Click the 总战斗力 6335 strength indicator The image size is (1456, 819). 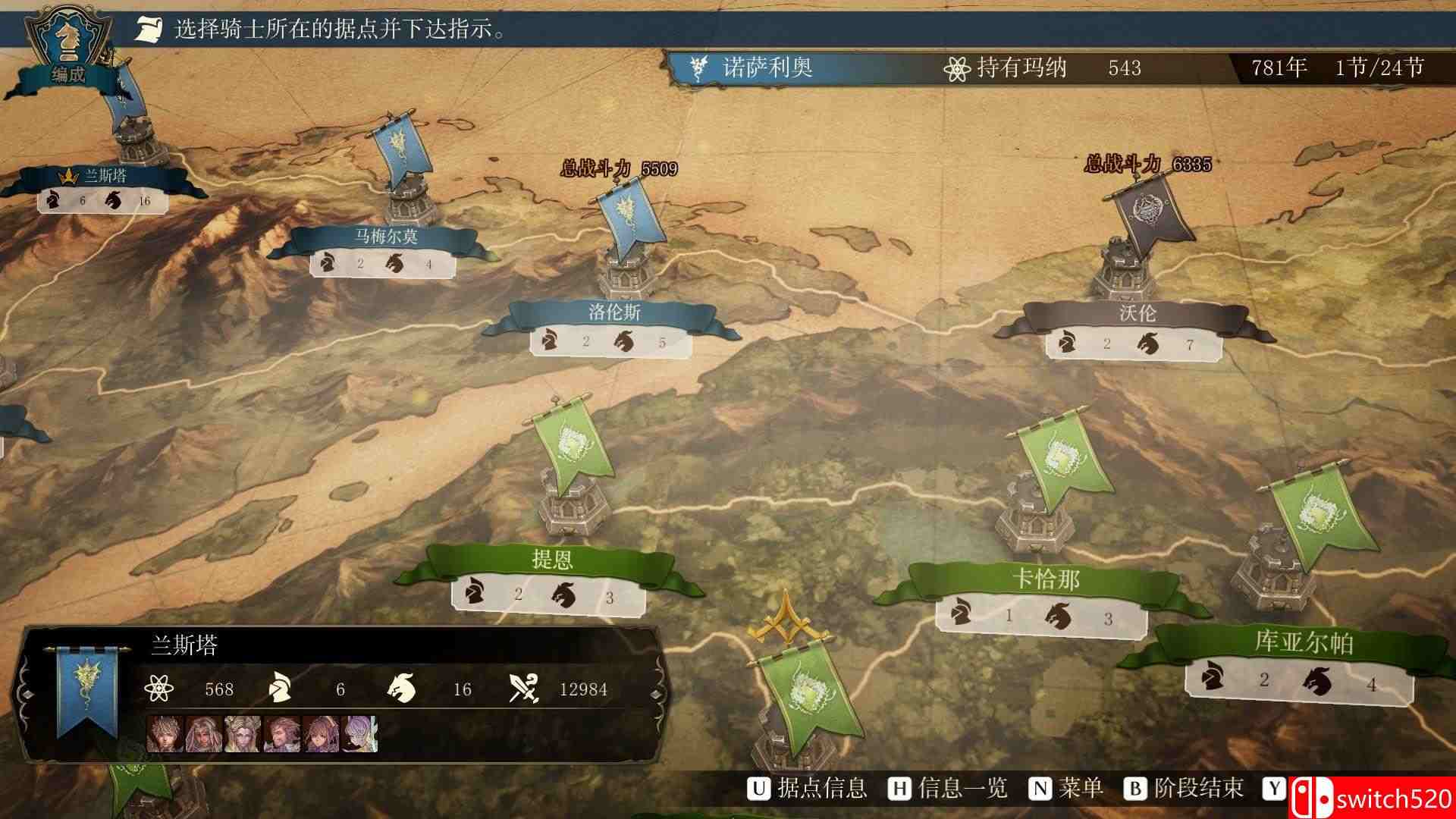1150,162
